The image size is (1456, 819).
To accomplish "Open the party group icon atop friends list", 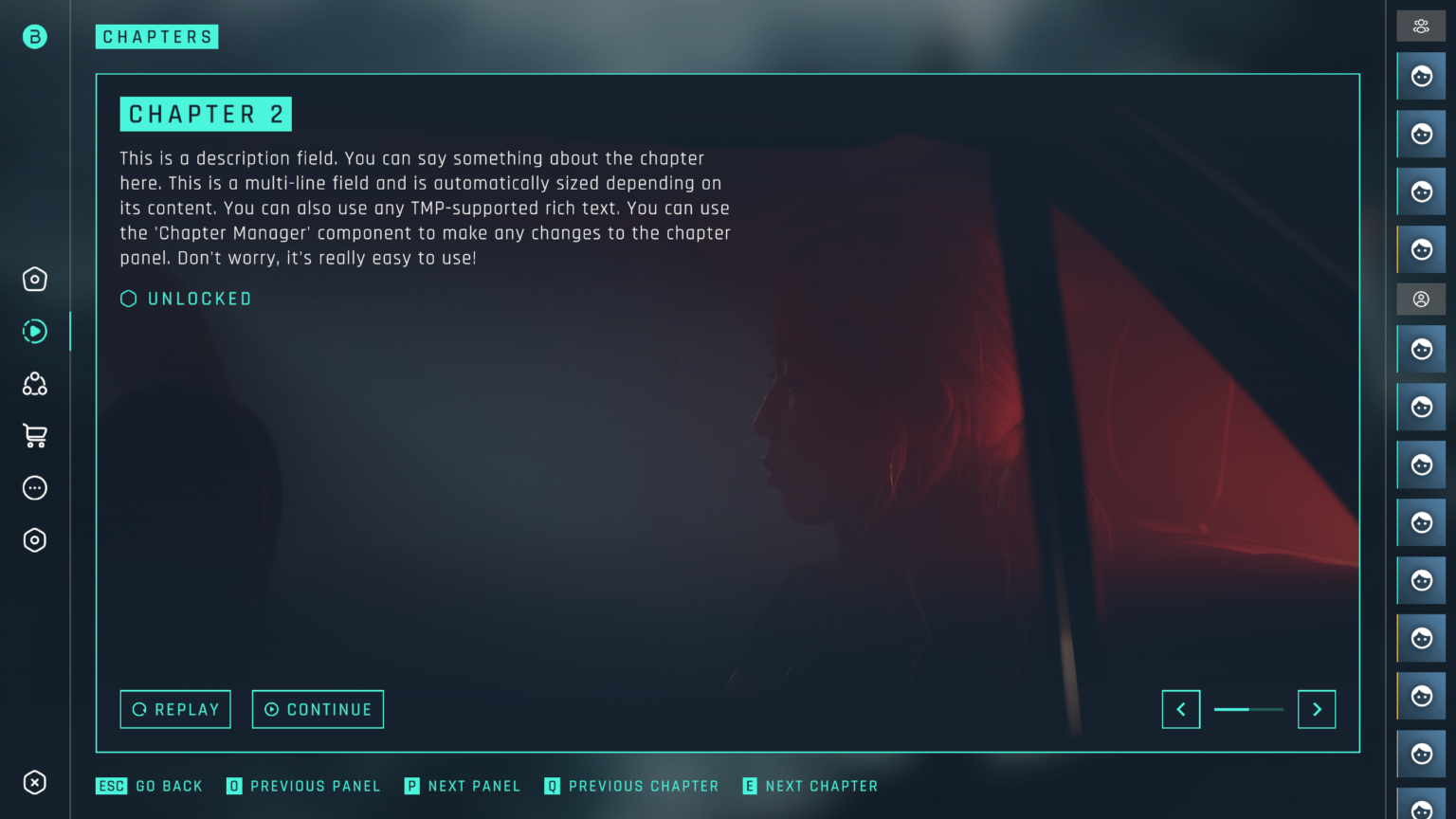I will [1420, 26].
